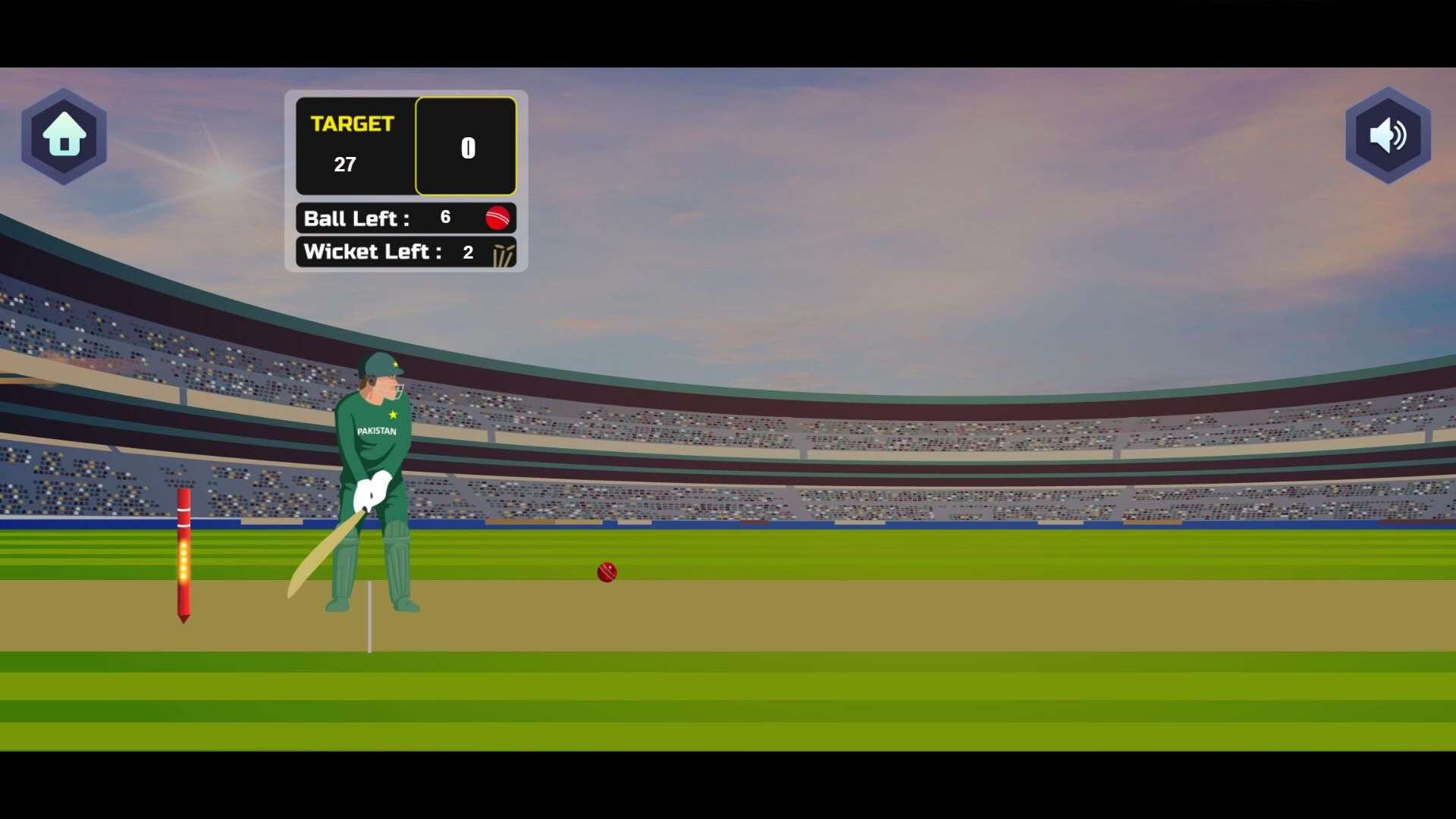This screenshot has width=1456, height=819.
Task: Toggle the sound speaker button
Action: 1388,136
